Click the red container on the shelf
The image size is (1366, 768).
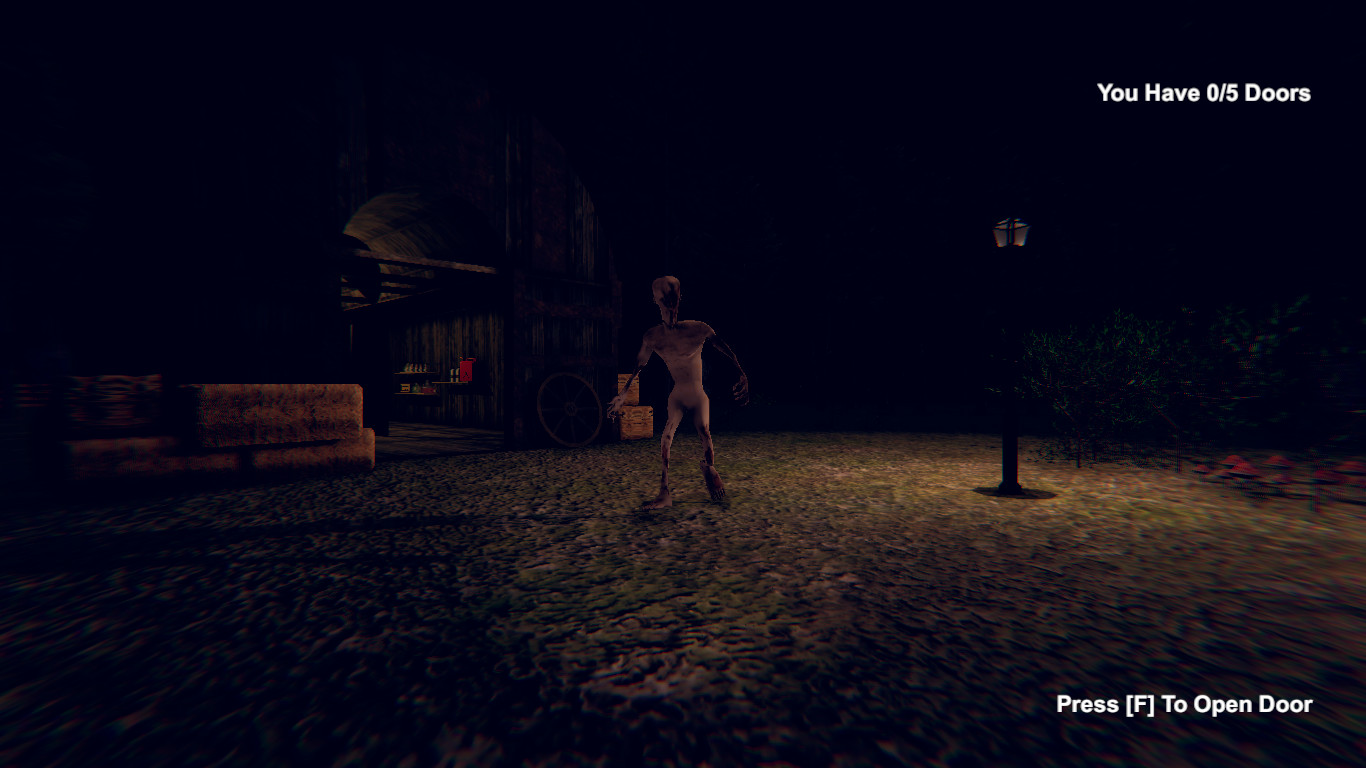click(466, 370)
